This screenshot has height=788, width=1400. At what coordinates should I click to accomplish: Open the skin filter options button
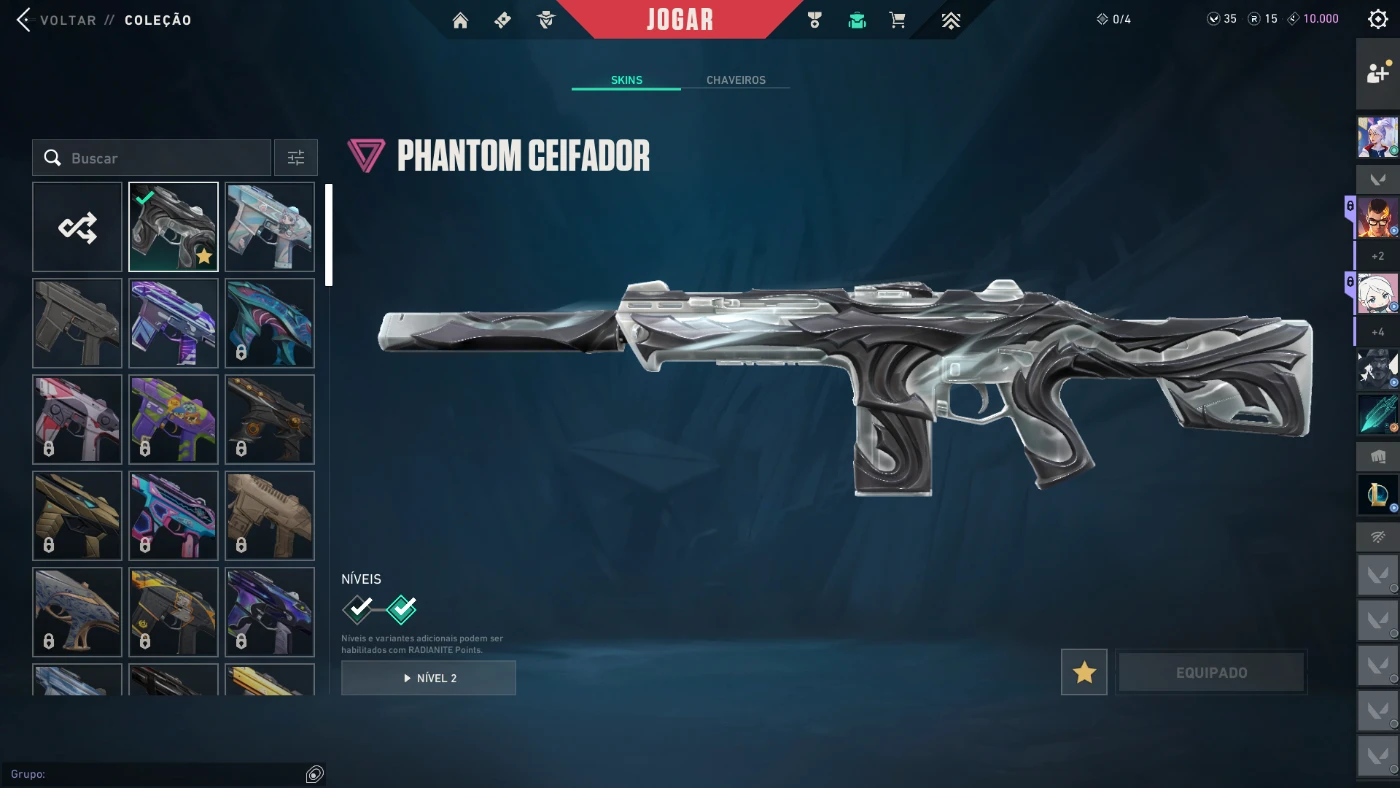tap(296, 158)
